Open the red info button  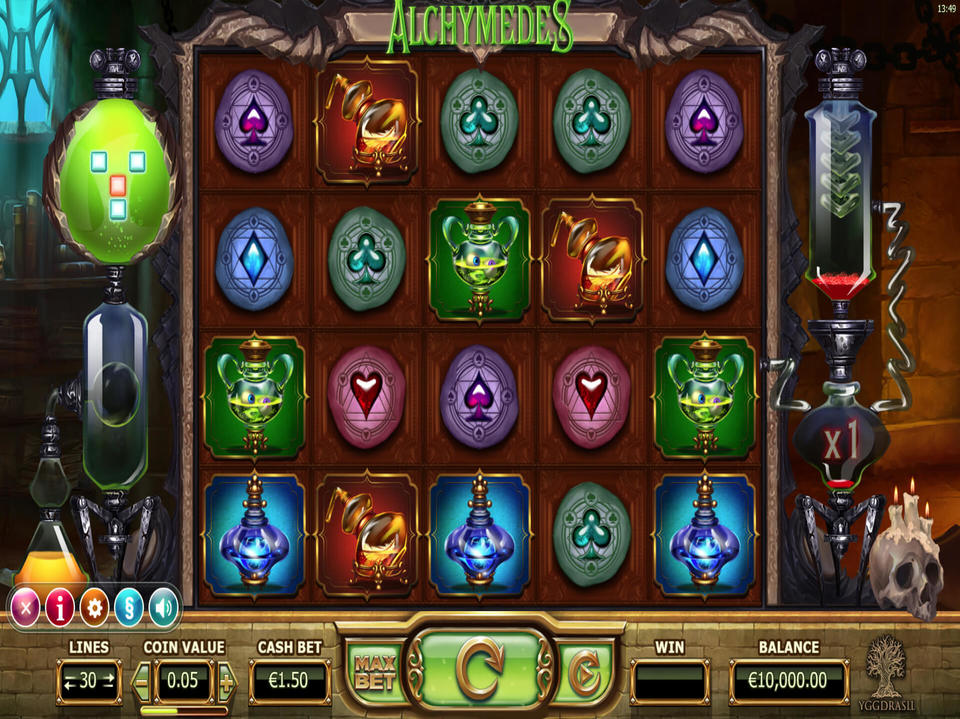60,606
